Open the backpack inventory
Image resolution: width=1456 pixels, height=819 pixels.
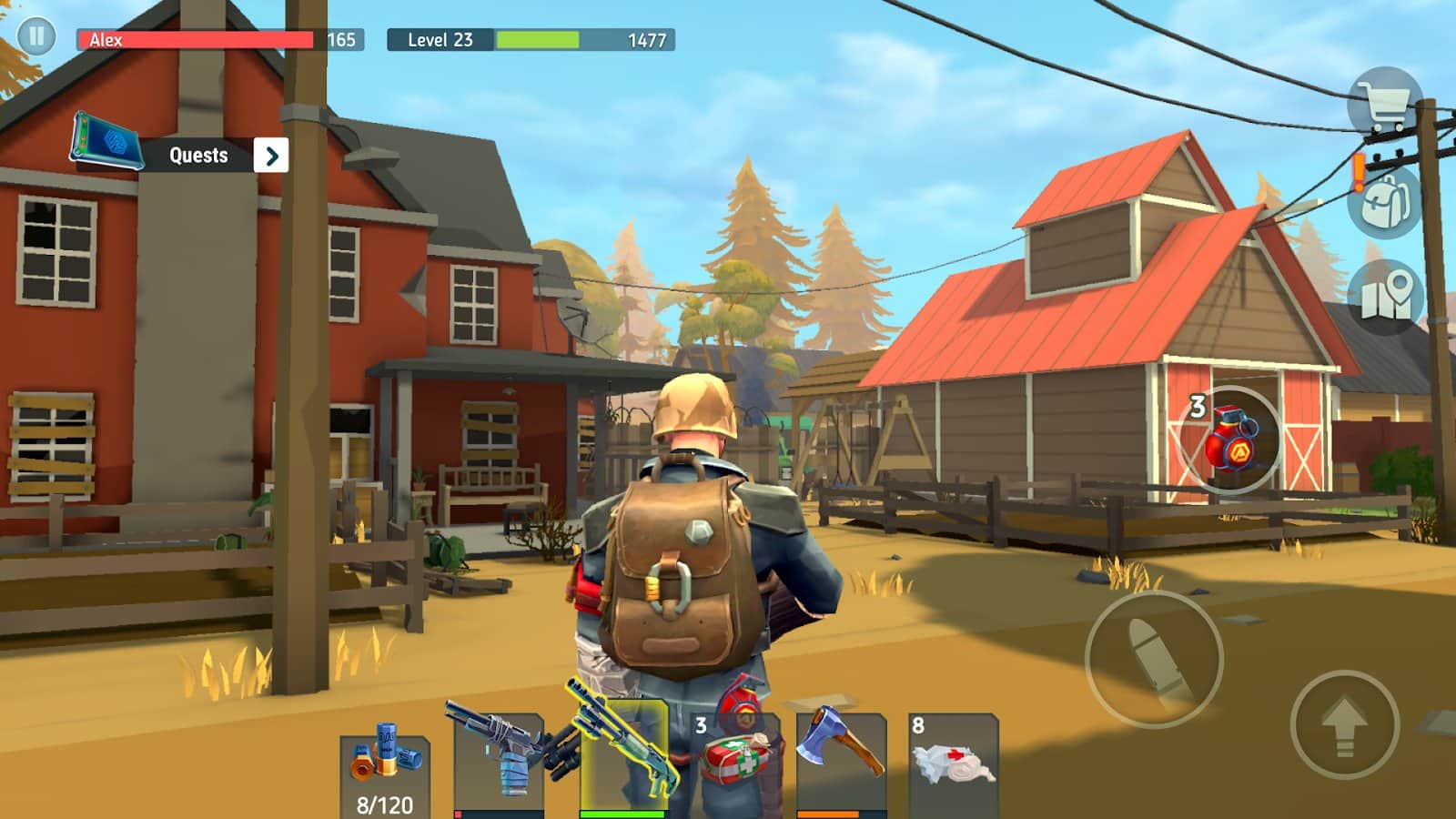click(1385, 202)
